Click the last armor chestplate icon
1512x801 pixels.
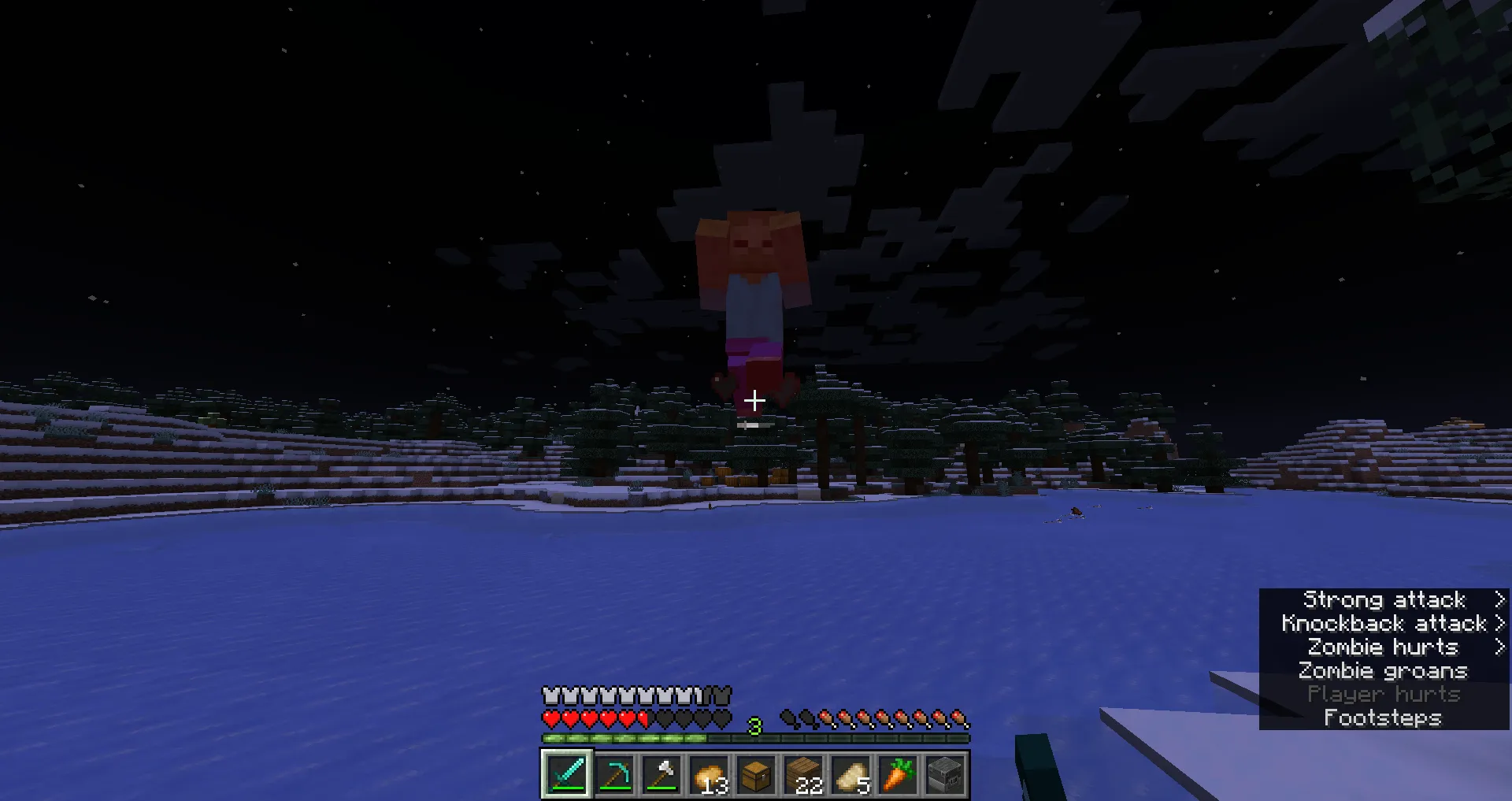pyautogui.click(x=721, y=694)
